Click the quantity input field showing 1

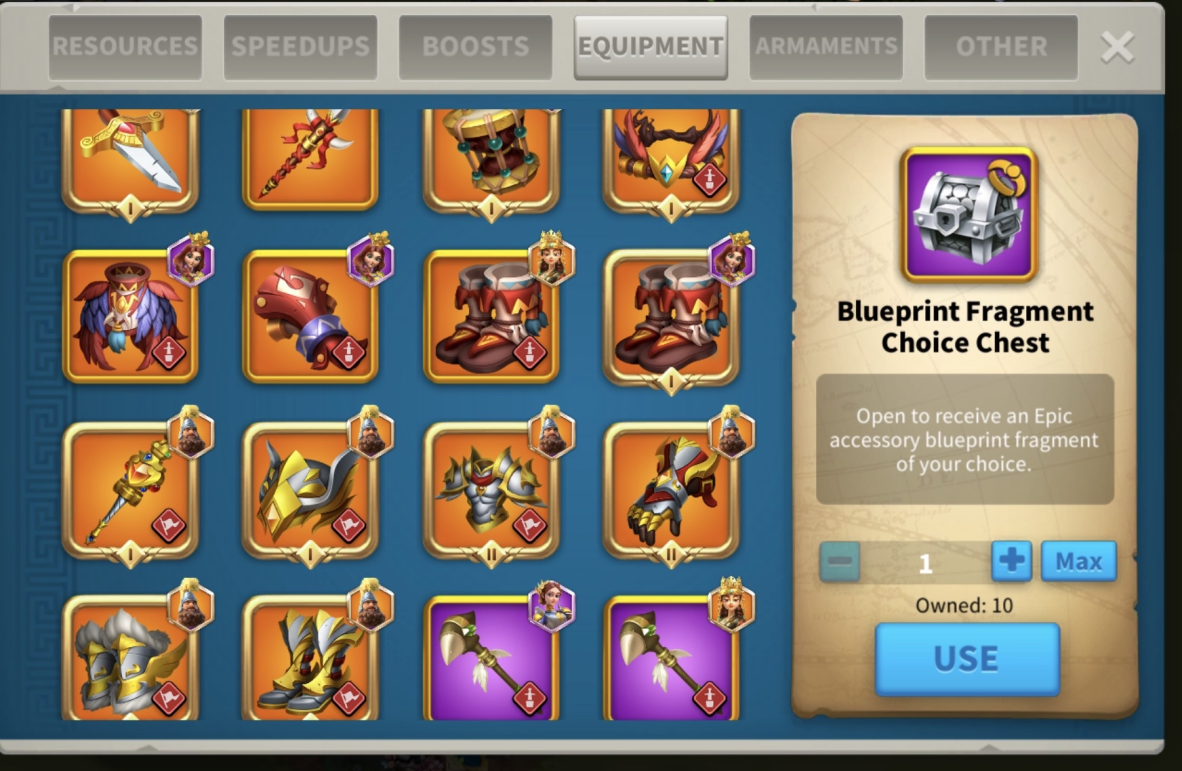925,563
